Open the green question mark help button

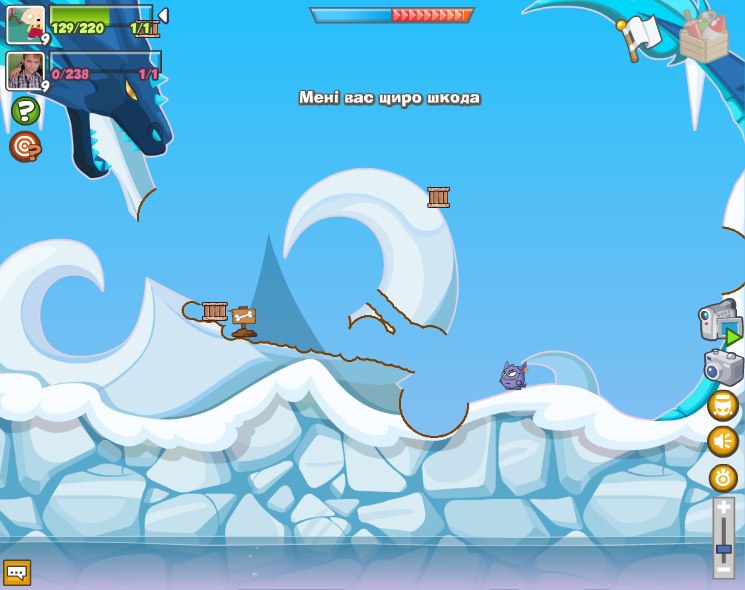26,110
